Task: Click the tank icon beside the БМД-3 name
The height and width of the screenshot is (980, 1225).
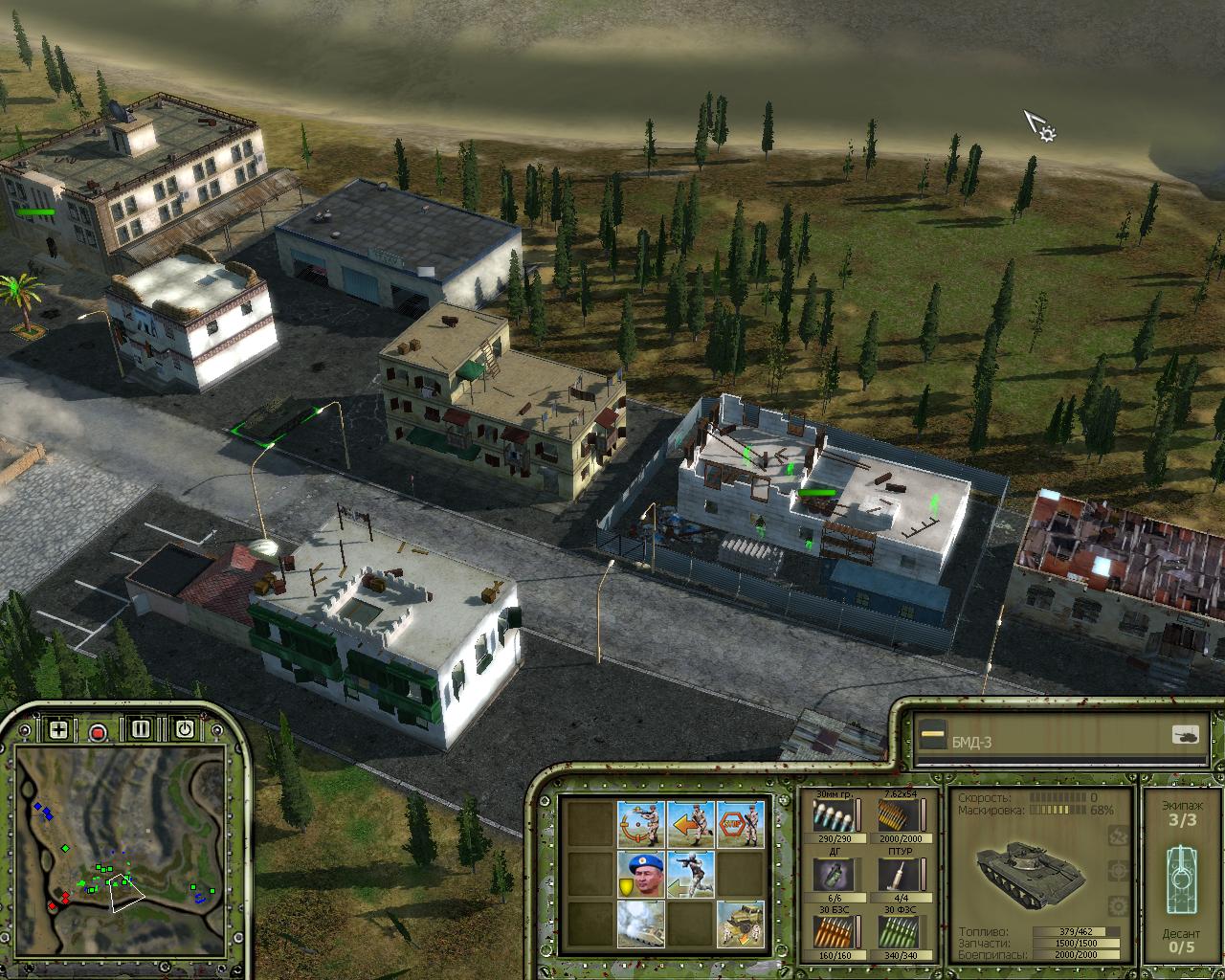Action: tap(1185, 735)
